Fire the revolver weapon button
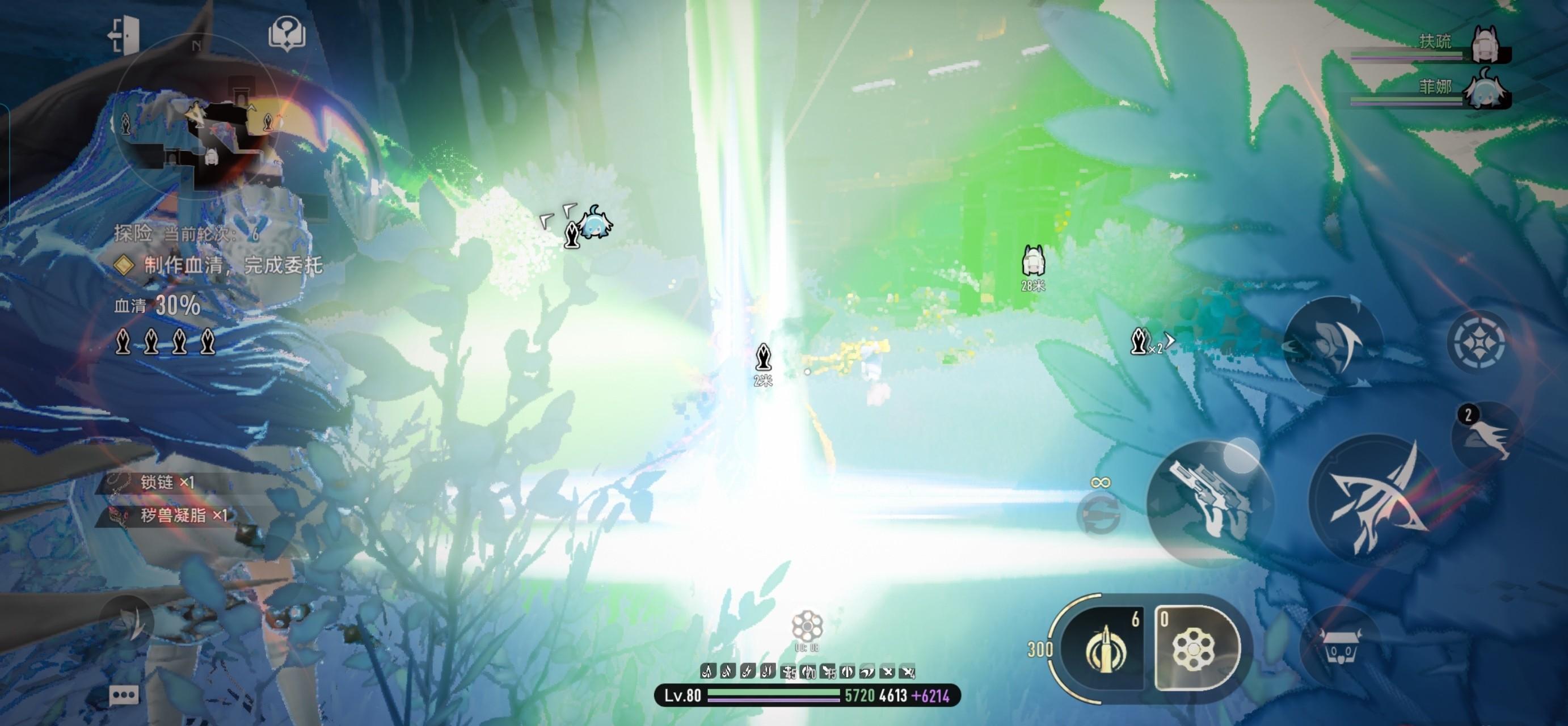Screen dimensions: 1568x726 coord(1209,504)
